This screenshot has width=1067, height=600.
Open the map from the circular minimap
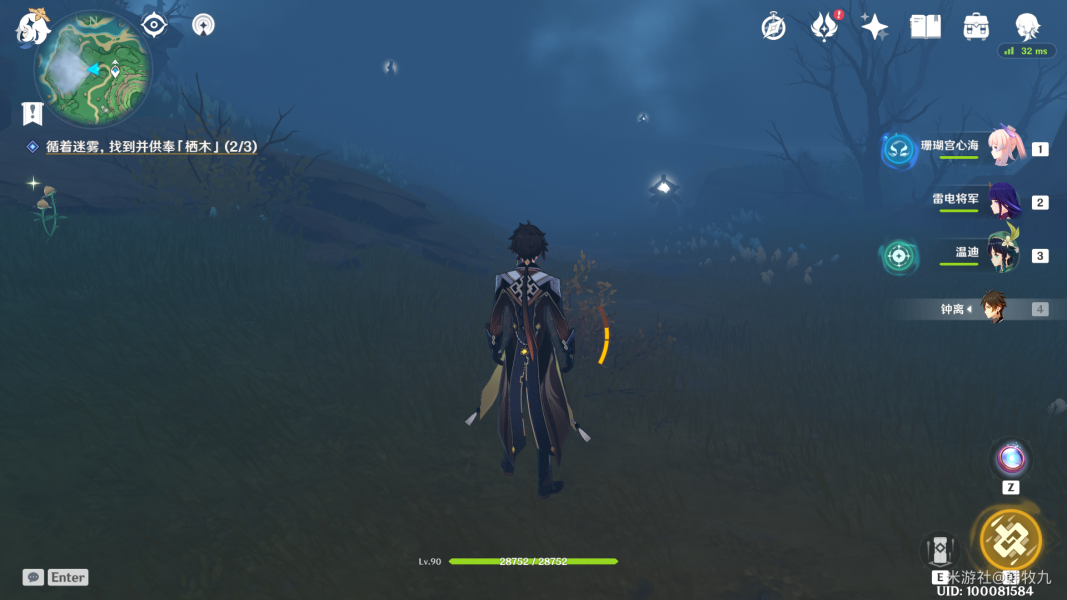tap(93, 69)
